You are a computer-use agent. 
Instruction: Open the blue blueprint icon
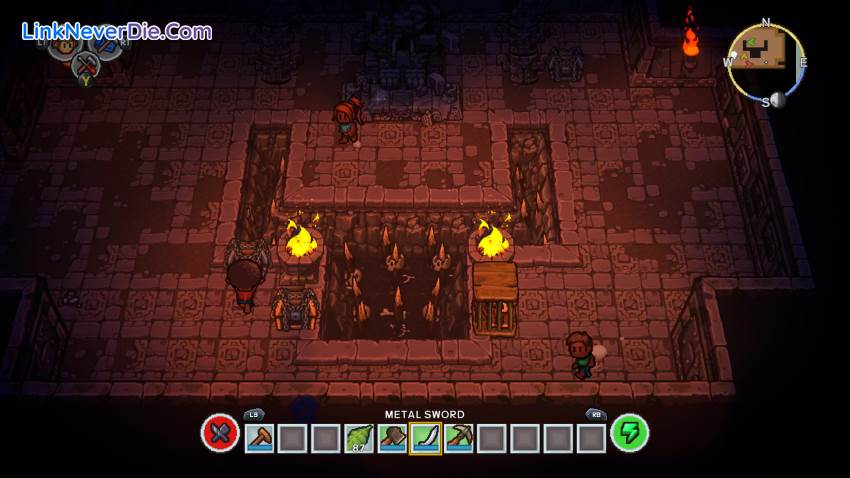[x=107, y=45]
